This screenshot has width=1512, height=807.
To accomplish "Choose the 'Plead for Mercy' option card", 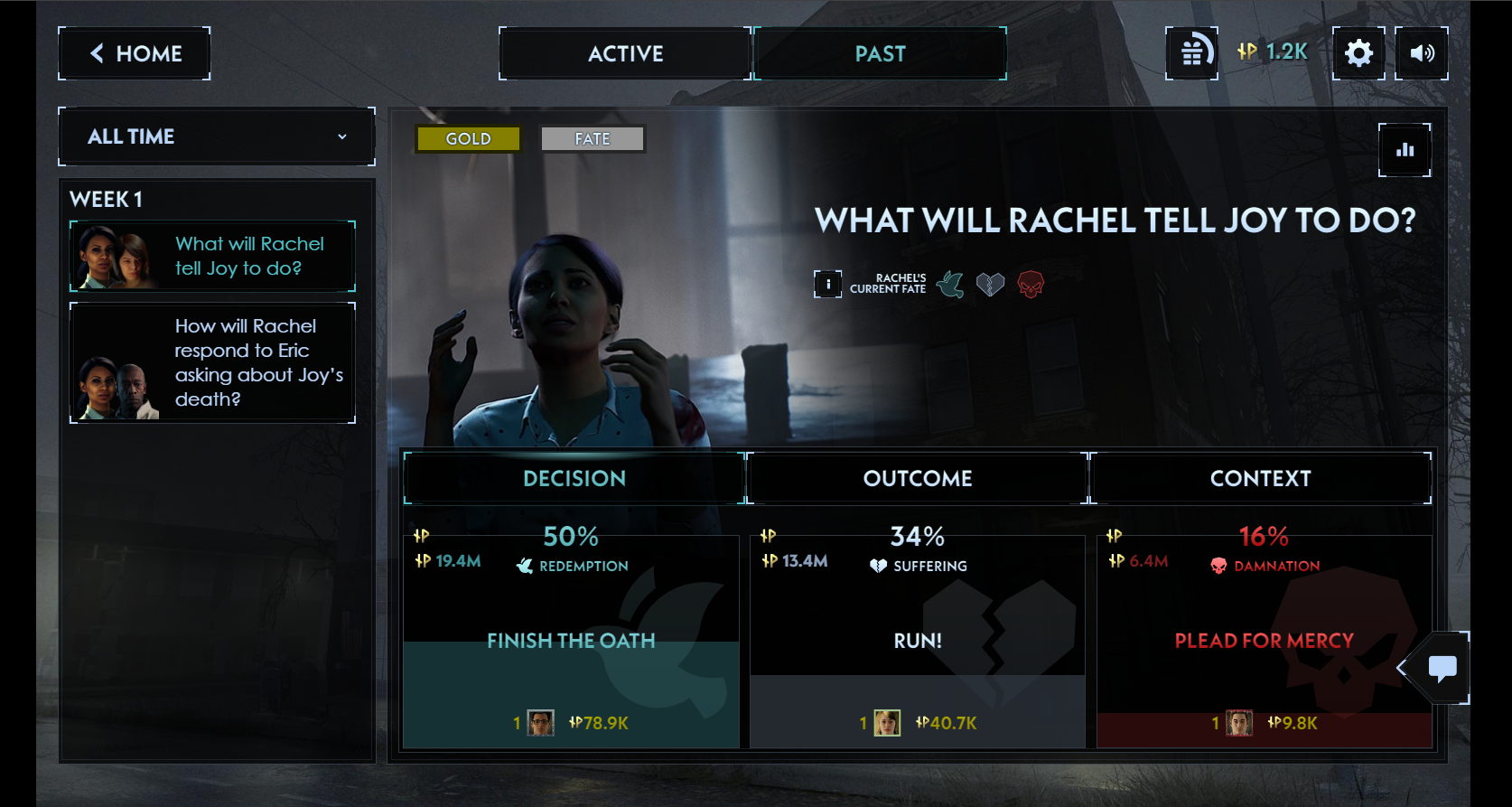I will pyautogui.click(x=1264, y=642).
